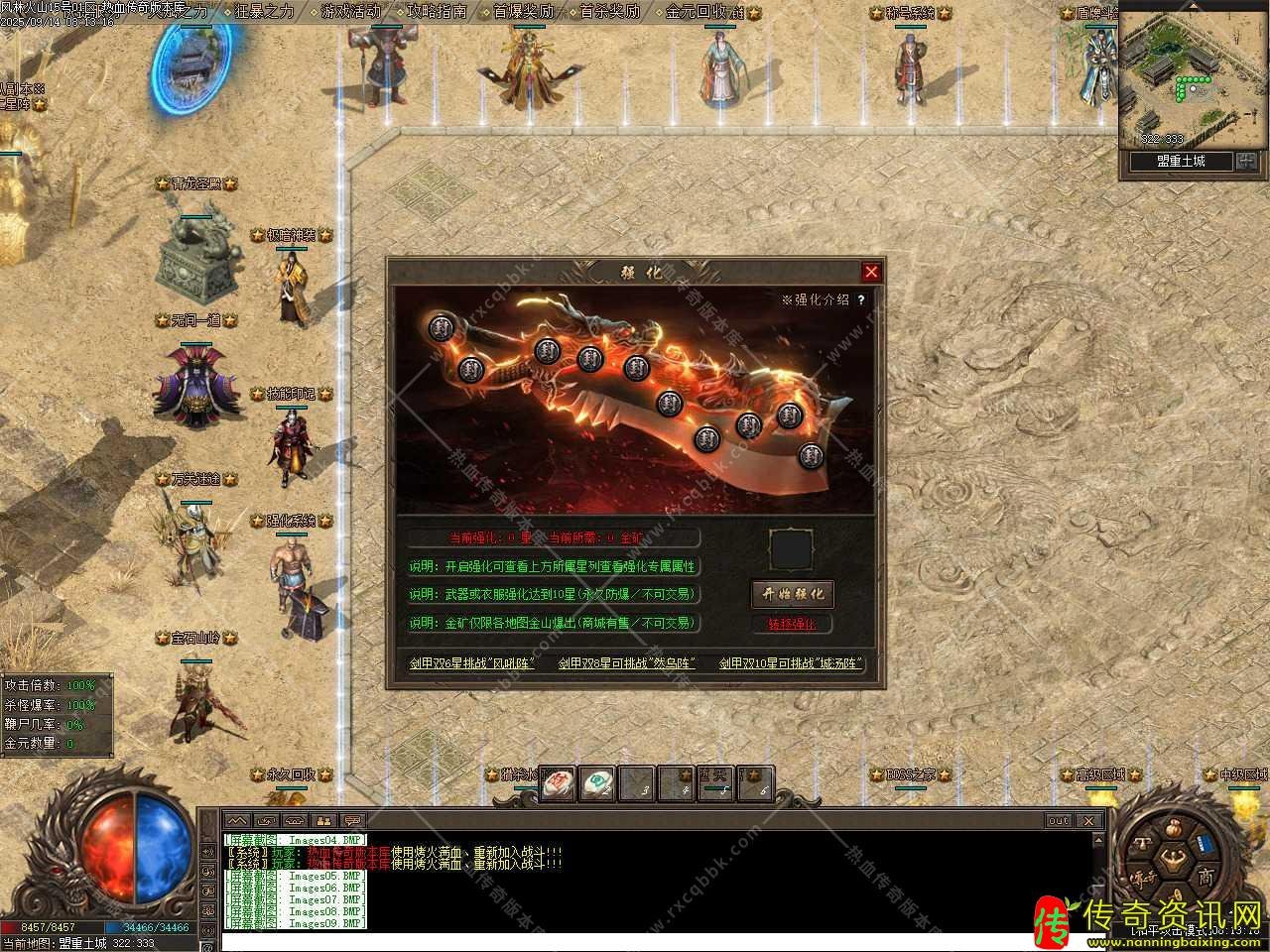Close the 强化 enhancement window
Viewport: 1270px width, 952px height.
871,272
